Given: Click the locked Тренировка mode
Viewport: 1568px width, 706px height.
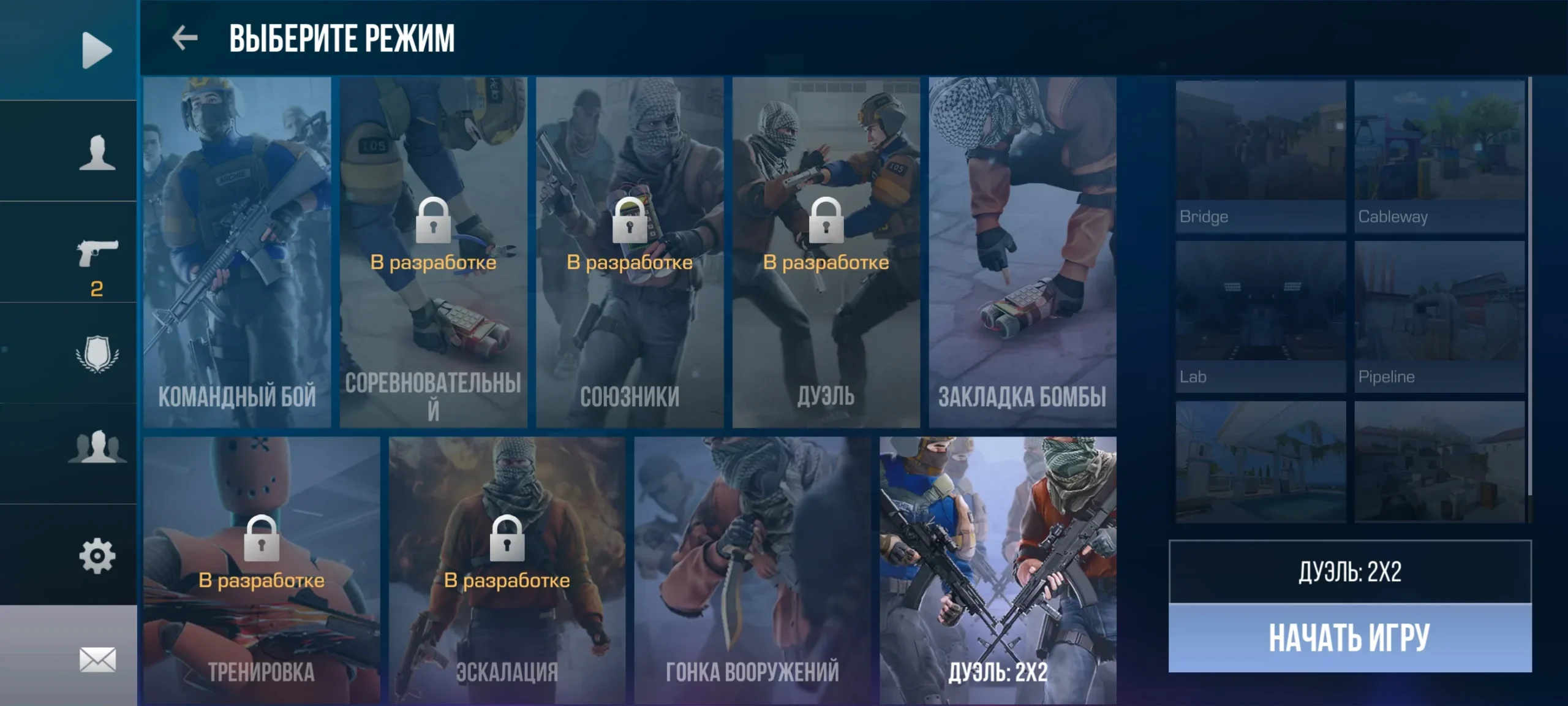Looking at the screenshot, I should pyautogui.click(x=262, y=570).
